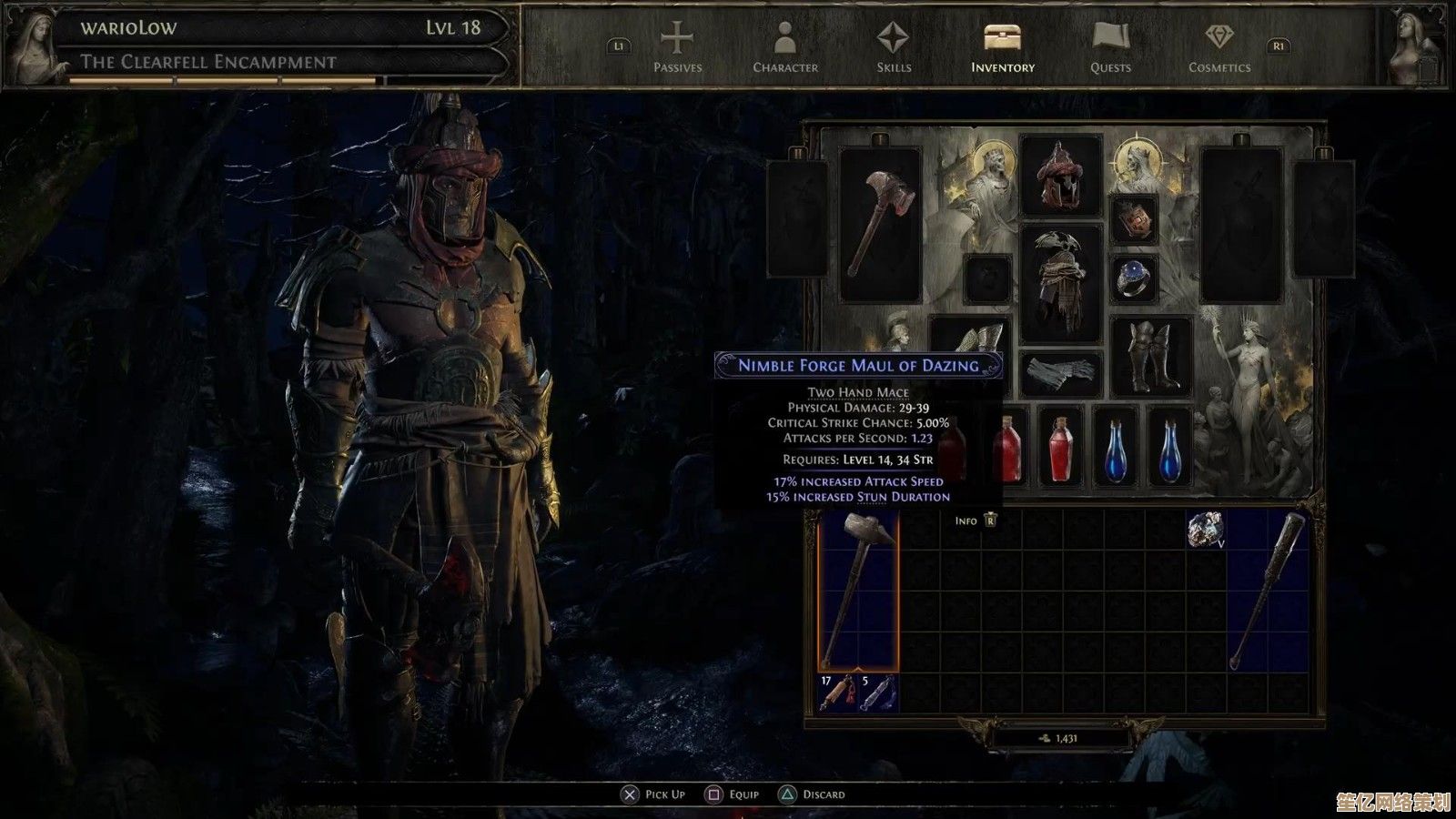This screenshot has height=819, width=1456.
Task: Click the equipped red-wrapped helmet
Action: click(x=1060, y=176)
